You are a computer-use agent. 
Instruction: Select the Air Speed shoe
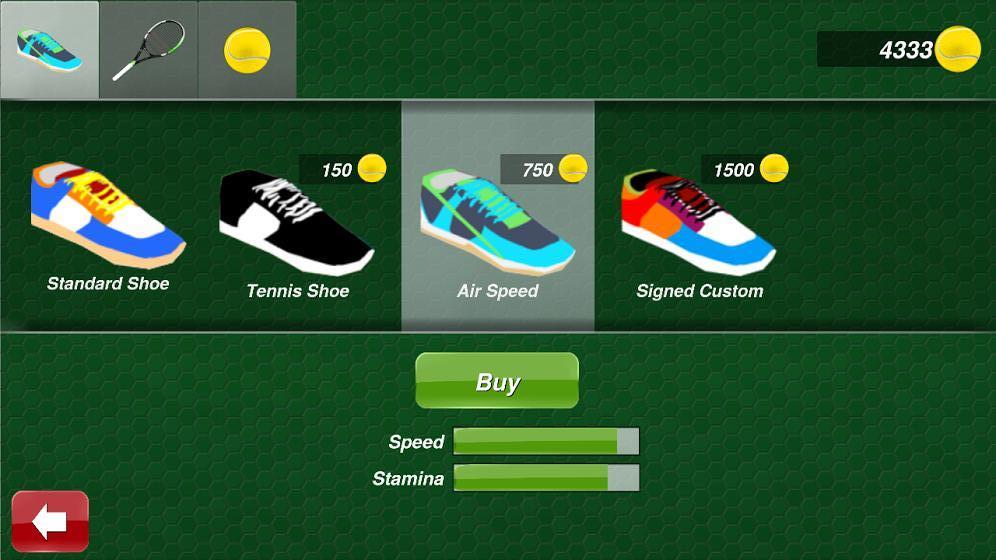click(x=498, y=225)
